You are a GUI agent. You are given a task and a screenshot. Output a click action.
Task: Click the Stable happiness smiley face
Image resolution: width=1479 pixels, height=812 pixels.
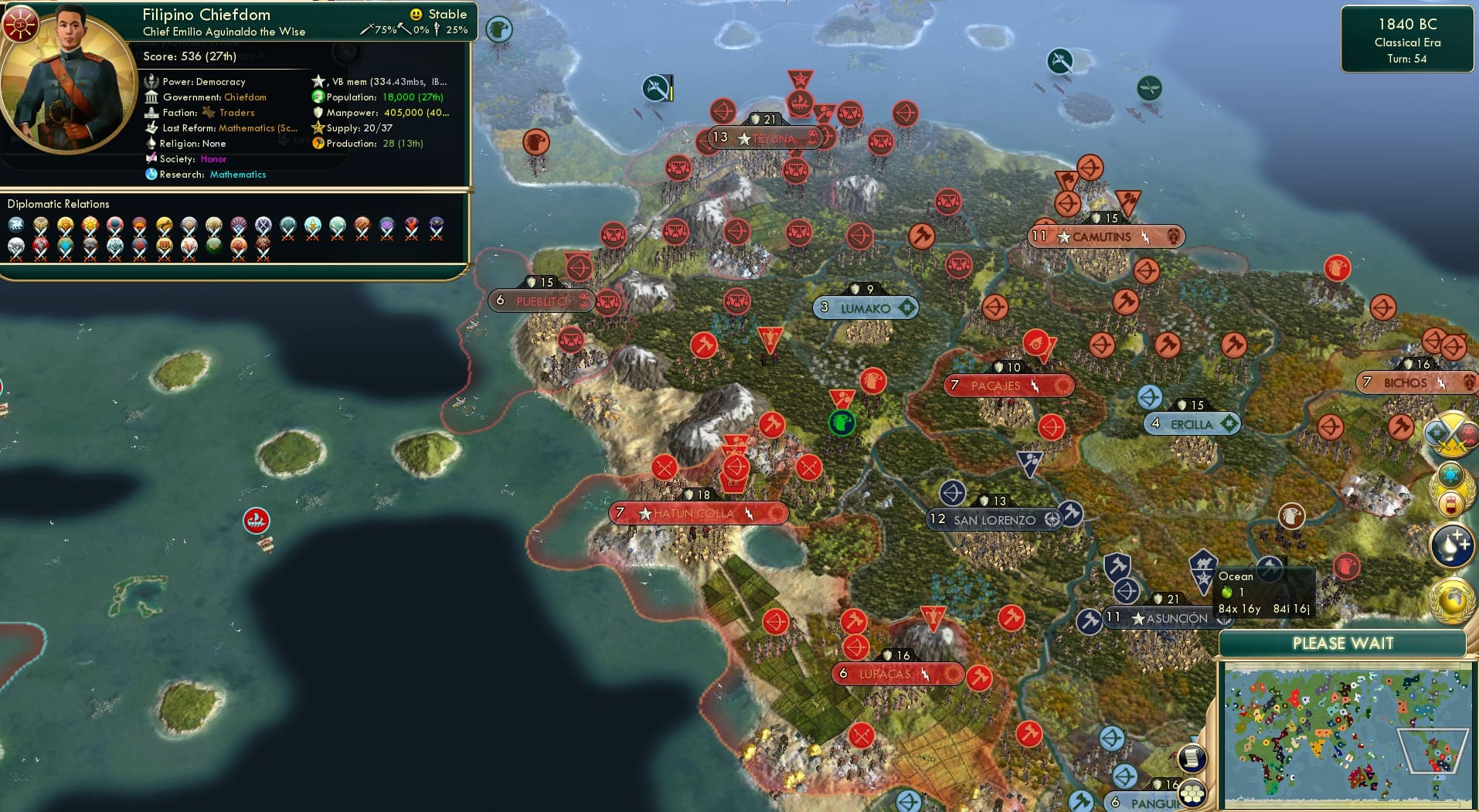click(416, 13)
